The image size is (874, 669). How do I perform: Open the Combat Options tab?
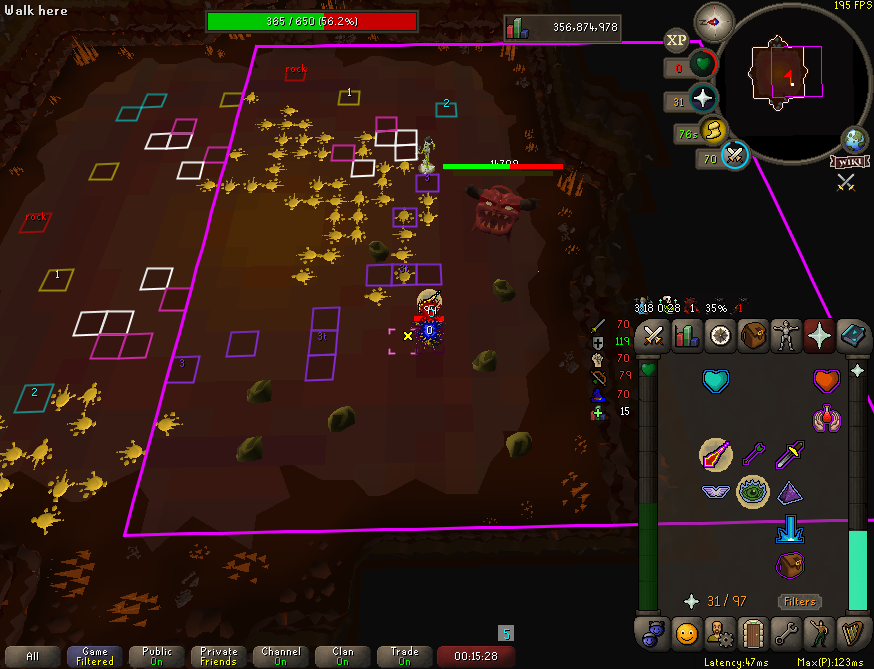pyautogui.click(x=653, y=336)
